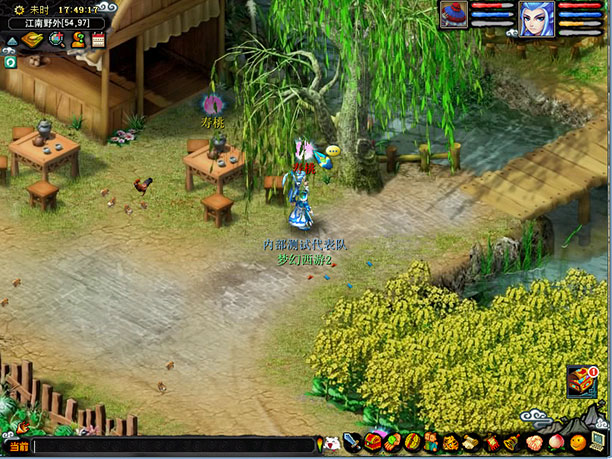This screenshot has height=459, width=612.
Task: Open the computer system settings icon
Action: tap(595, 441)
